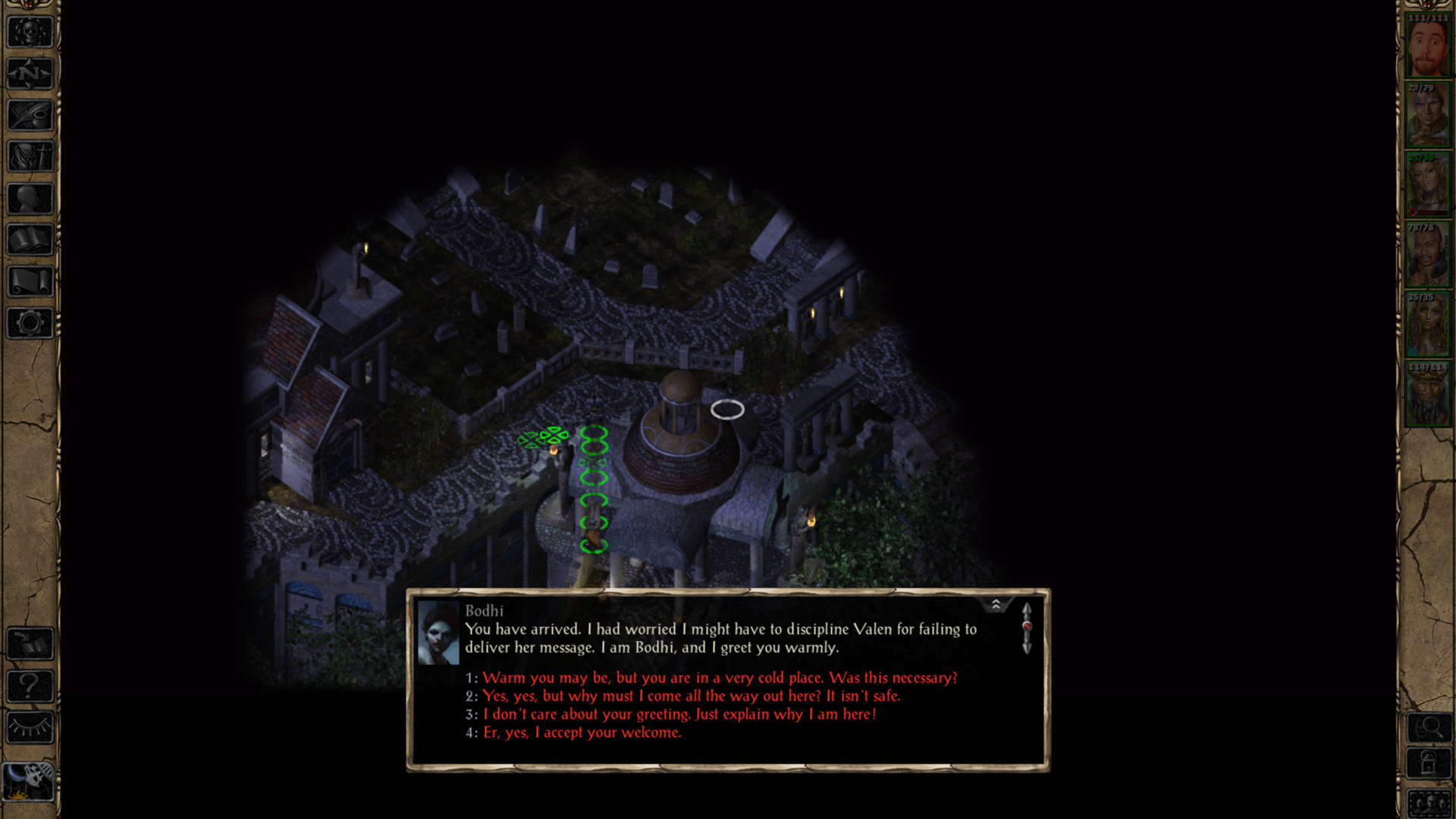Click the magnifying glass button
1456x819 pixels.
point(1429,729)
